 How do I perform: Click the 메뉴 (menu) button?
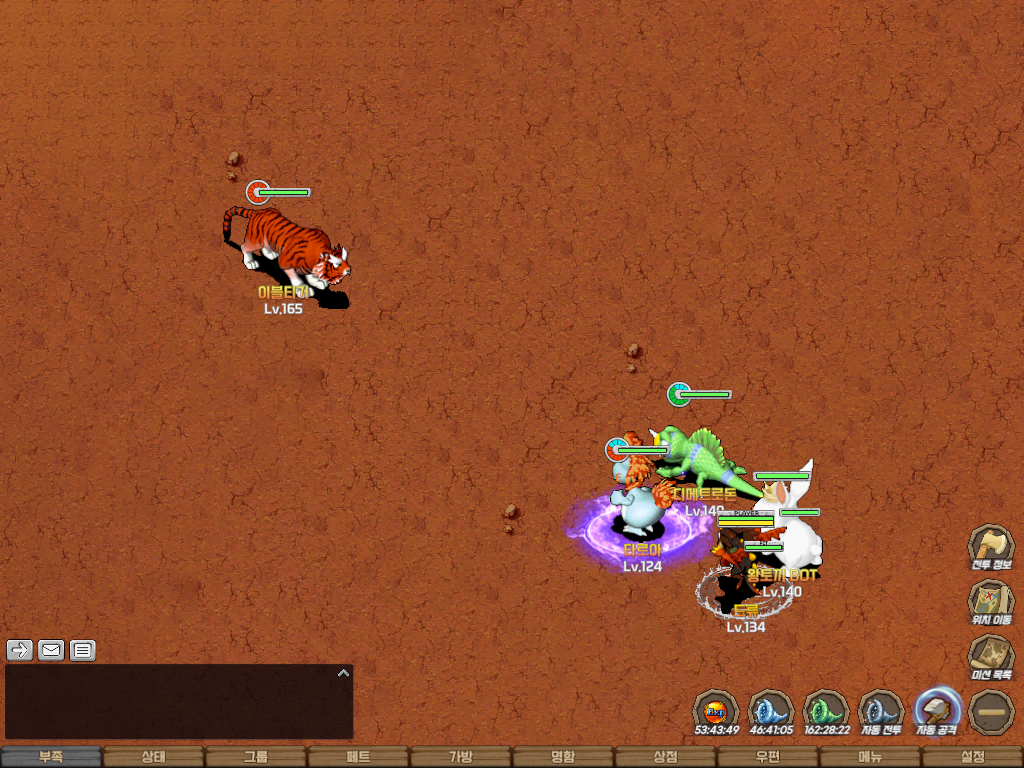[x=869, y=757]
